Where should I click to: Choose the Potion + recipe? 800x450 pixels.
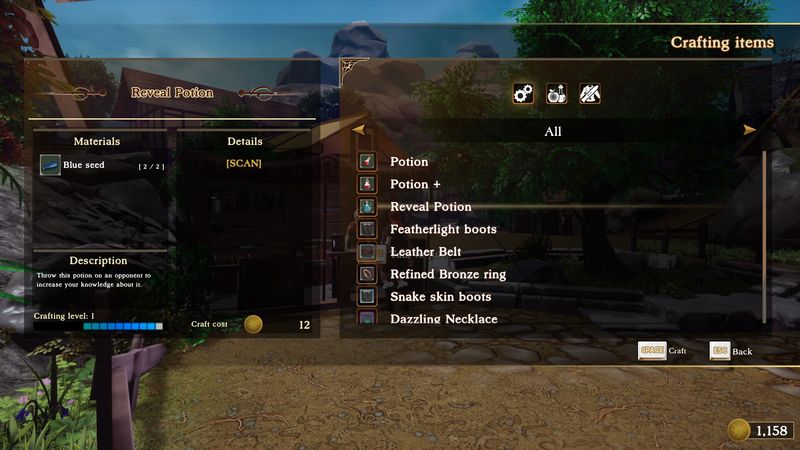[415, 184]
